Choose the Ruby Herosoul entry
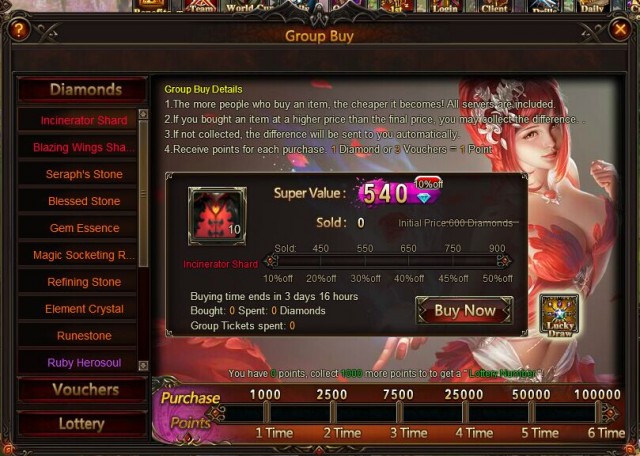This screenshot has width=640, height=456. (83, 363)
